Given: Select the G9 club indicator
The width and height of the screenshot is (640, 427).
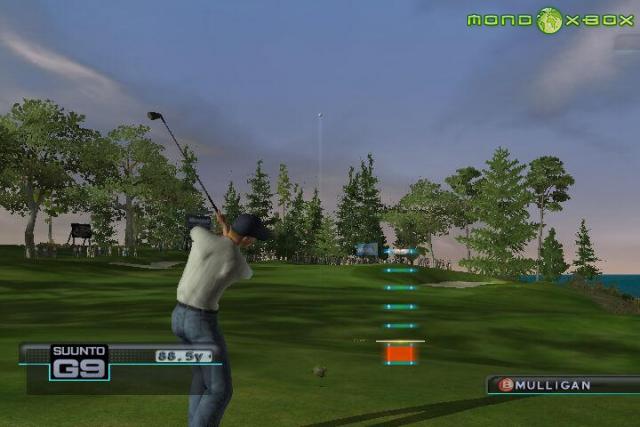Looking at the screenshot, I should [79, 369].
